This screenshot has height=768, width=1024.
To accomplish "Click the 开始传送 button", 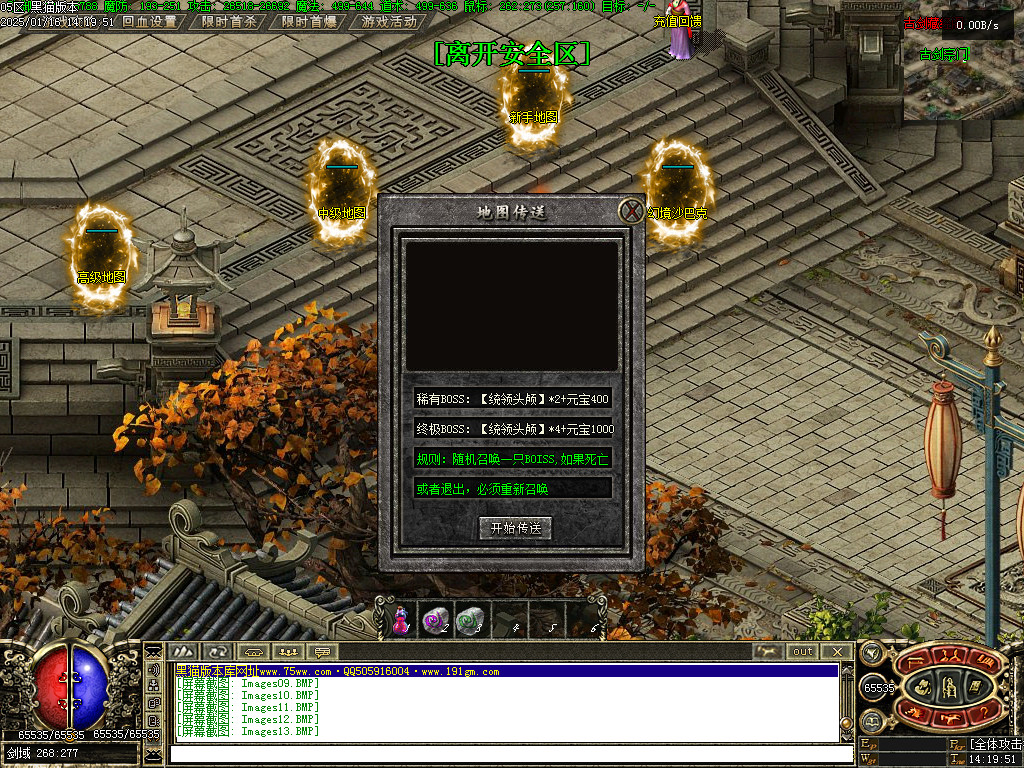I will (x=515, y=528).
